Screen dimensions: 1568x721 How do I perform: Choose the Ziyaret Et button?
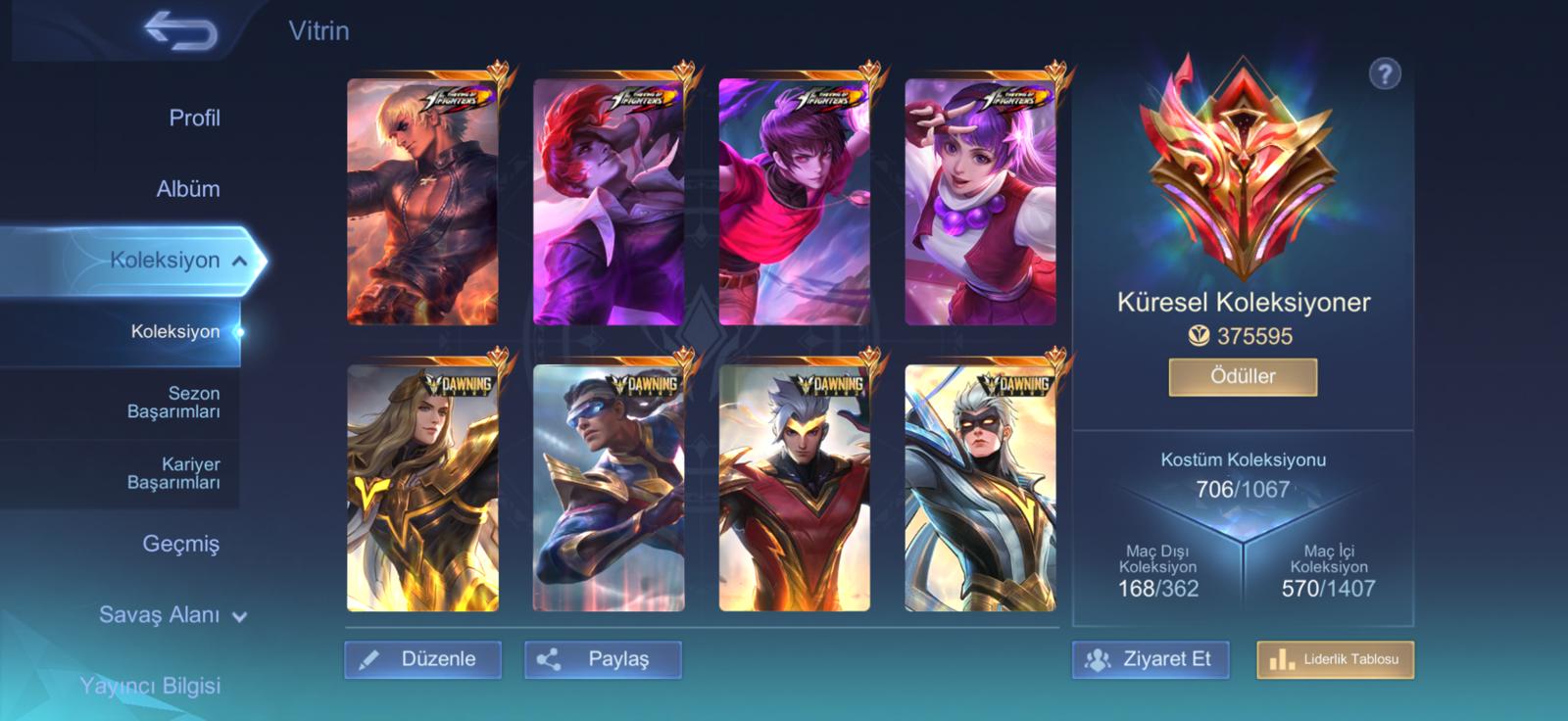coord(1150,659)
